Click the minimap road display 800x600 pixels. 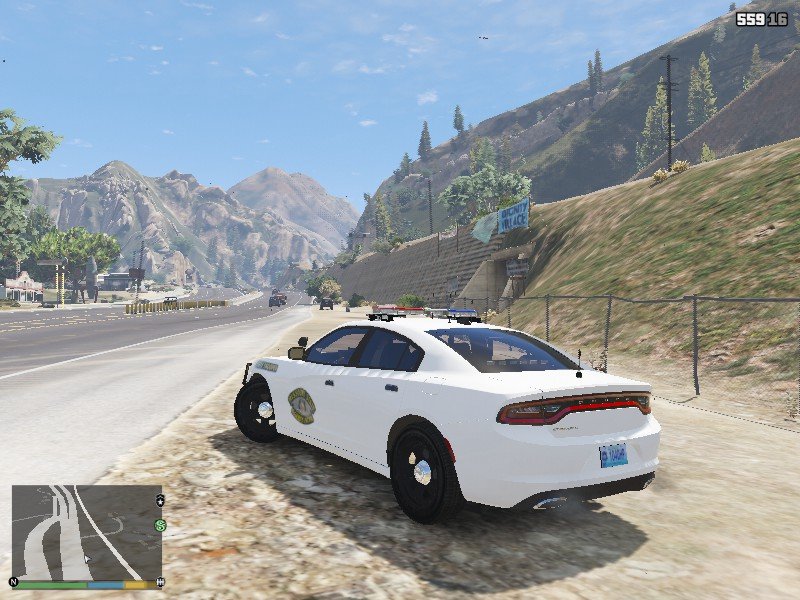coord(85,532)
